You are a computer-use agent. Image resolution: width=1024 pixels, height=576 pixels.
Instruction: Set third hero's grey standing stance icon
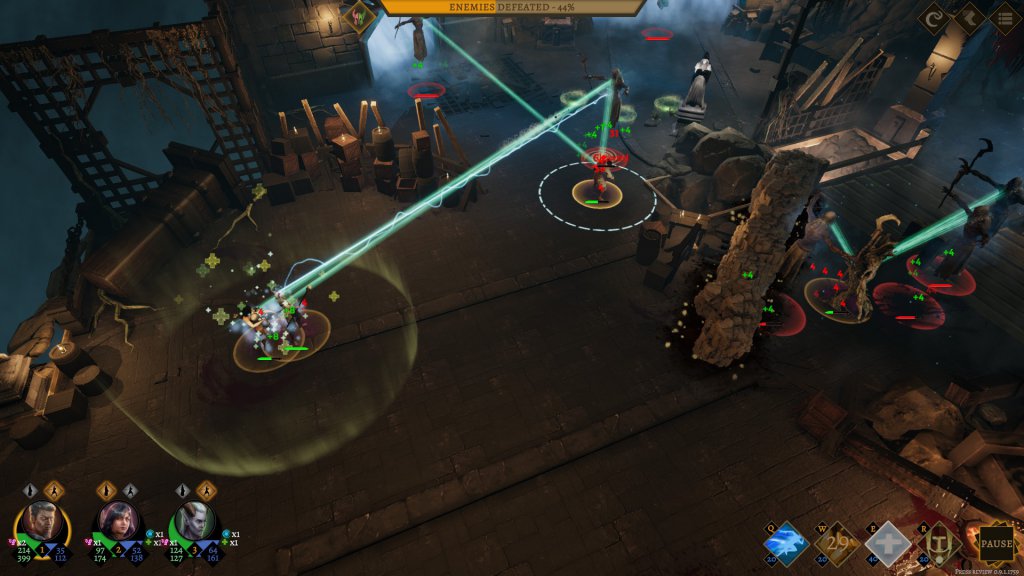tap(182, 490)
